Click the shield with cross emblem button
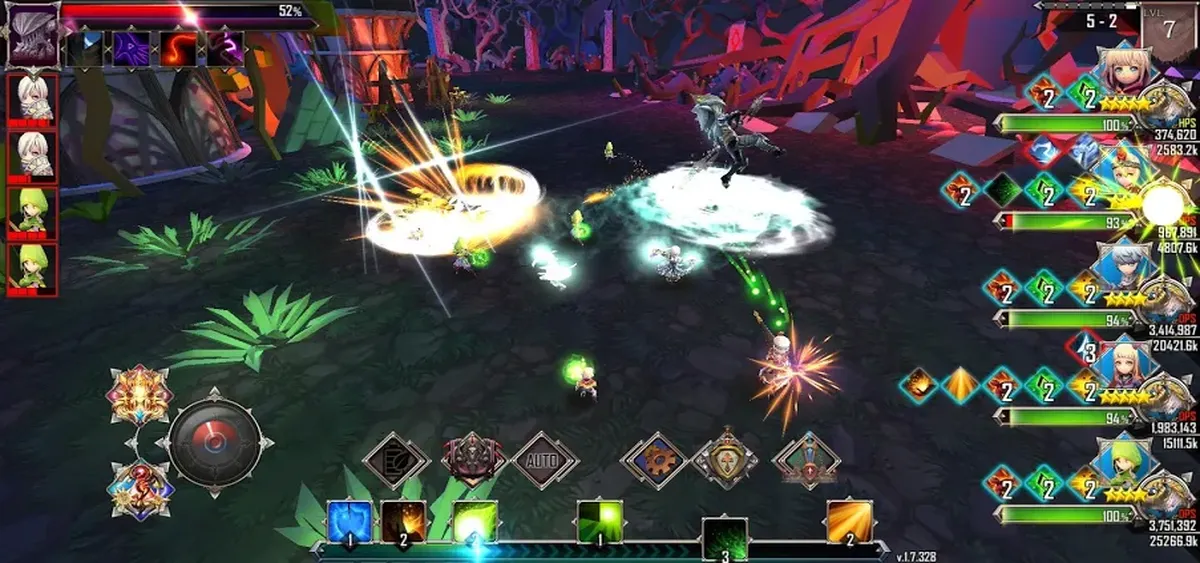The image size is (1200, 563). pyautogui.click(x=725, y=461)
